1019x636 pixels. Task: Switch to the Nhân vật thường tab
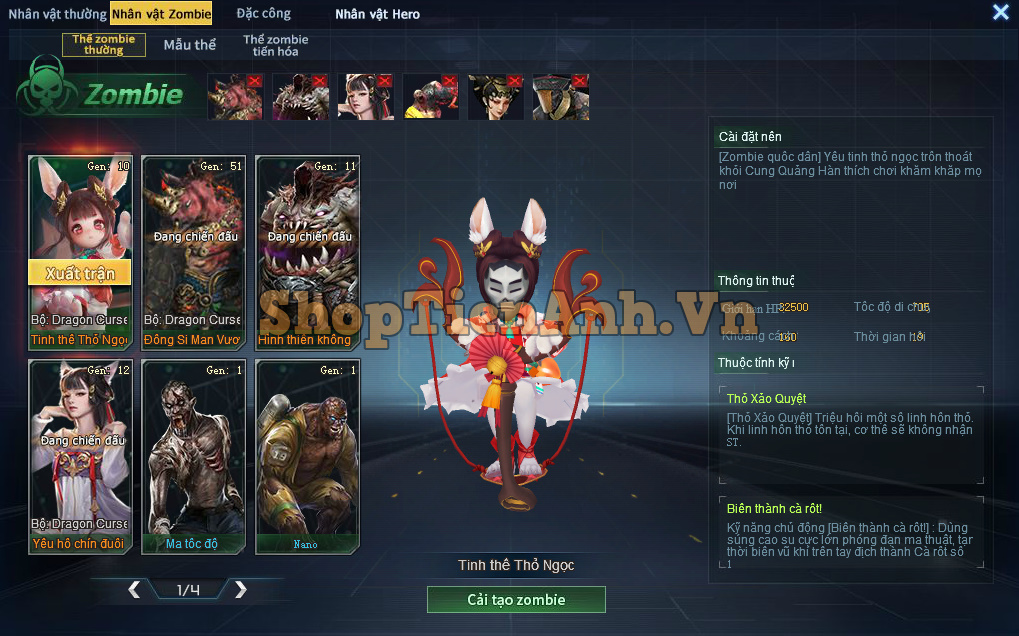click(57, 14)
